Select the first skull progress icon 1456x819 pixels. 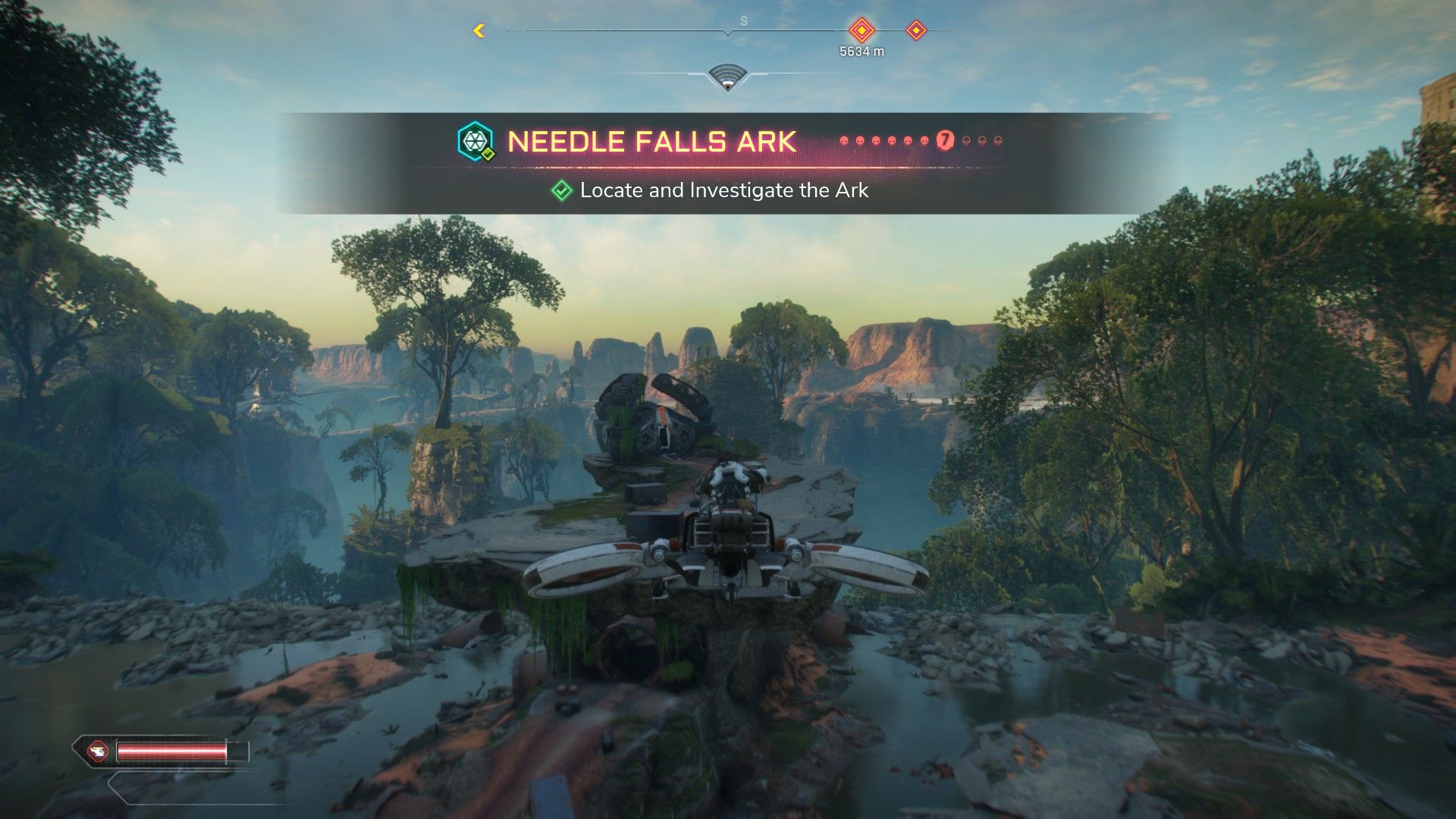pyautogui.click(x=844, y=141)
